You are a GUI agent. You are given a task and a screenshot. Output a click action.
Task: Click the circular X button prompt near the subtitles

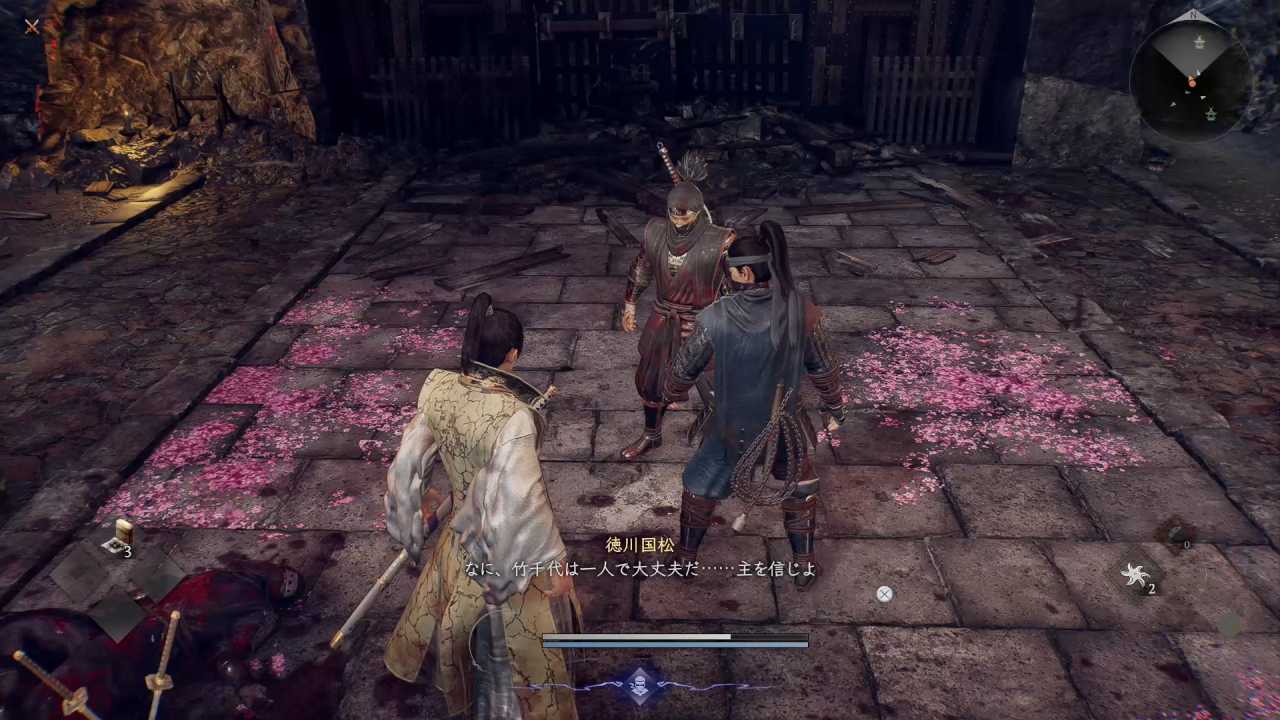coord(884,593)
